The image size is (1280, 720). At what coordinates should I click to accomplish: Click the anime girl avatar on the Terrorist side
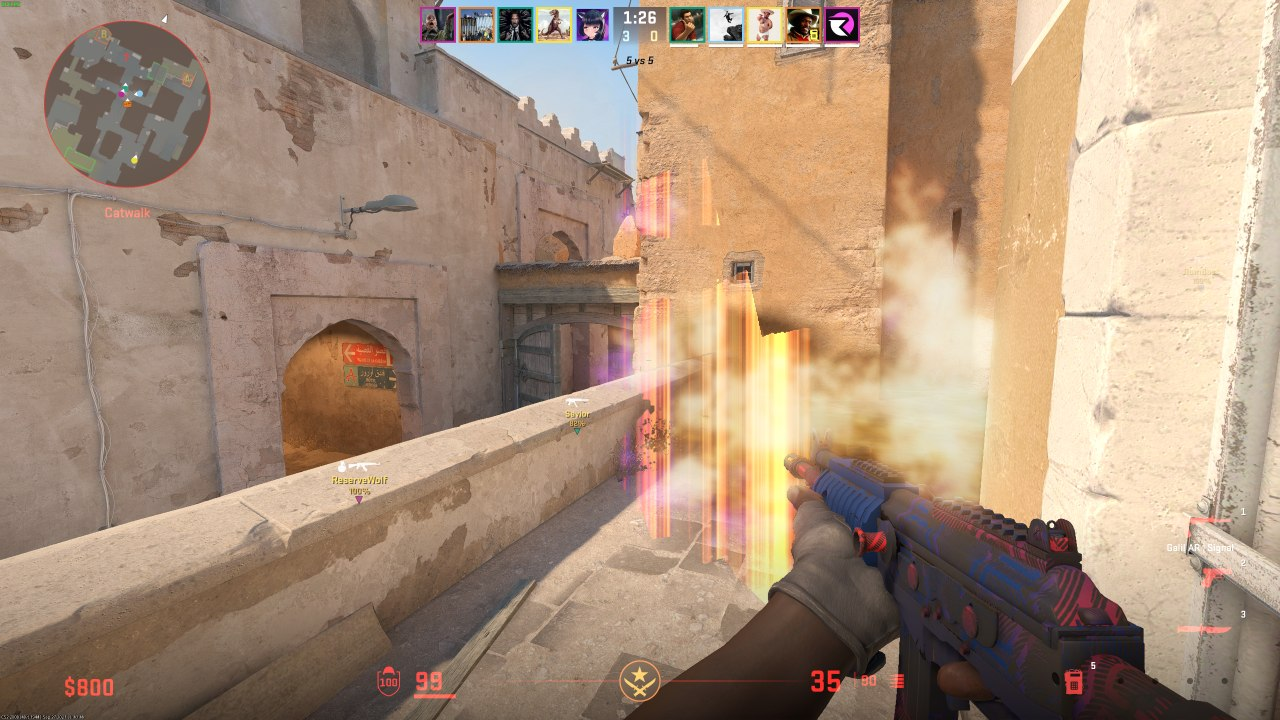pos(591,22)
